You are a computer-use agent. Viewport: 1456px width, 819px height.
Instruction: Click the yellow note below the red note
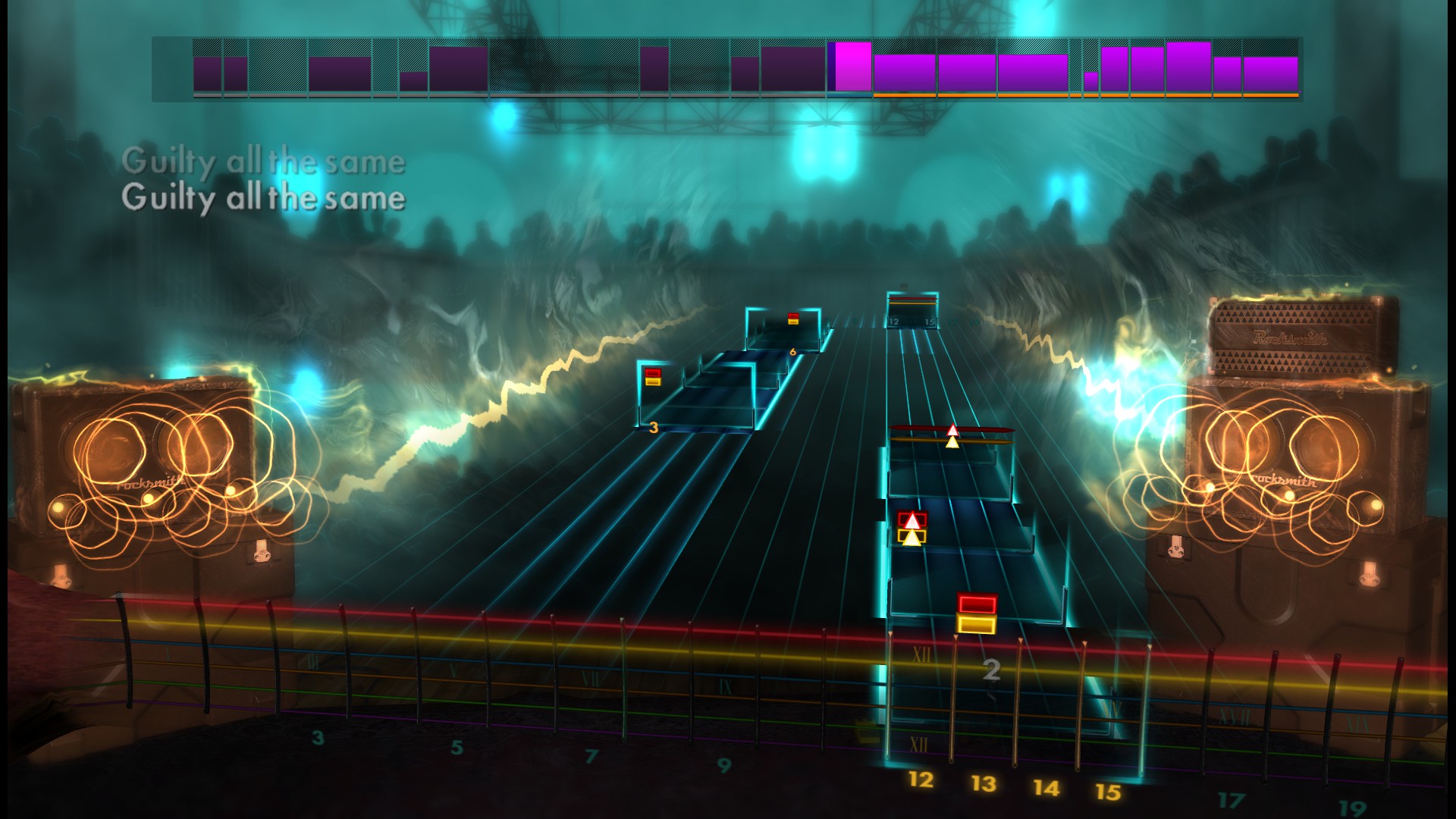pyautogui.click(x=975, y=623)
